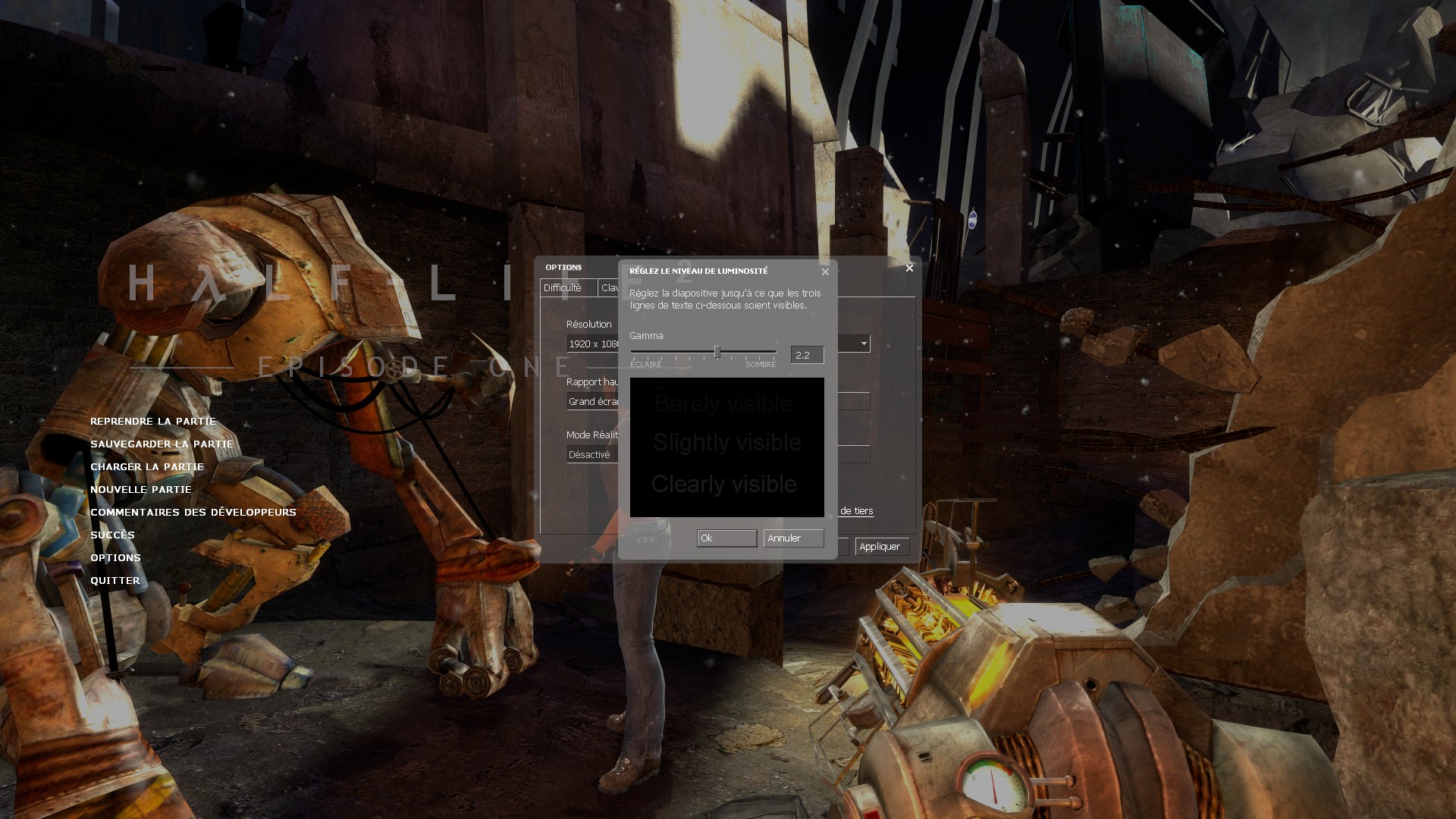Open the Résolution dropdown
Screen dimensions: 1456x819
tap(592, 344)
